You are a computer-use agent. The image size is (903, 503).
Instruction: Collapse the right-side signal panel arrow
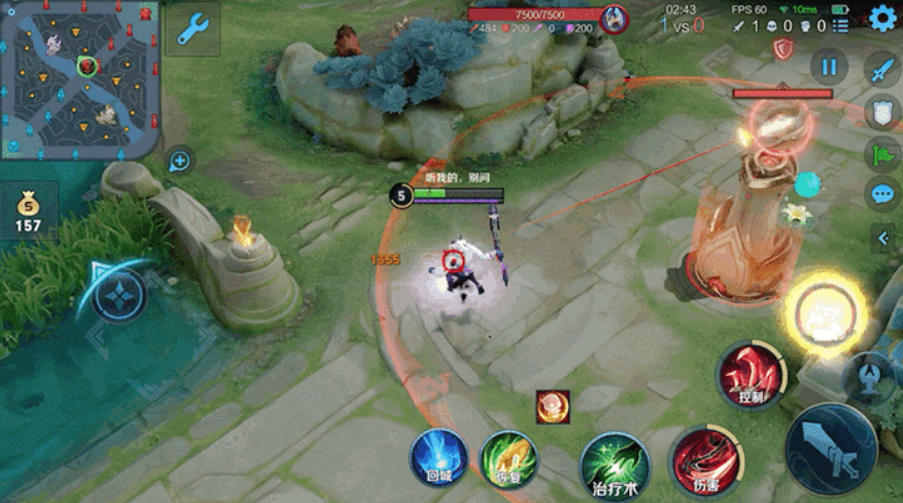point(881,237)
